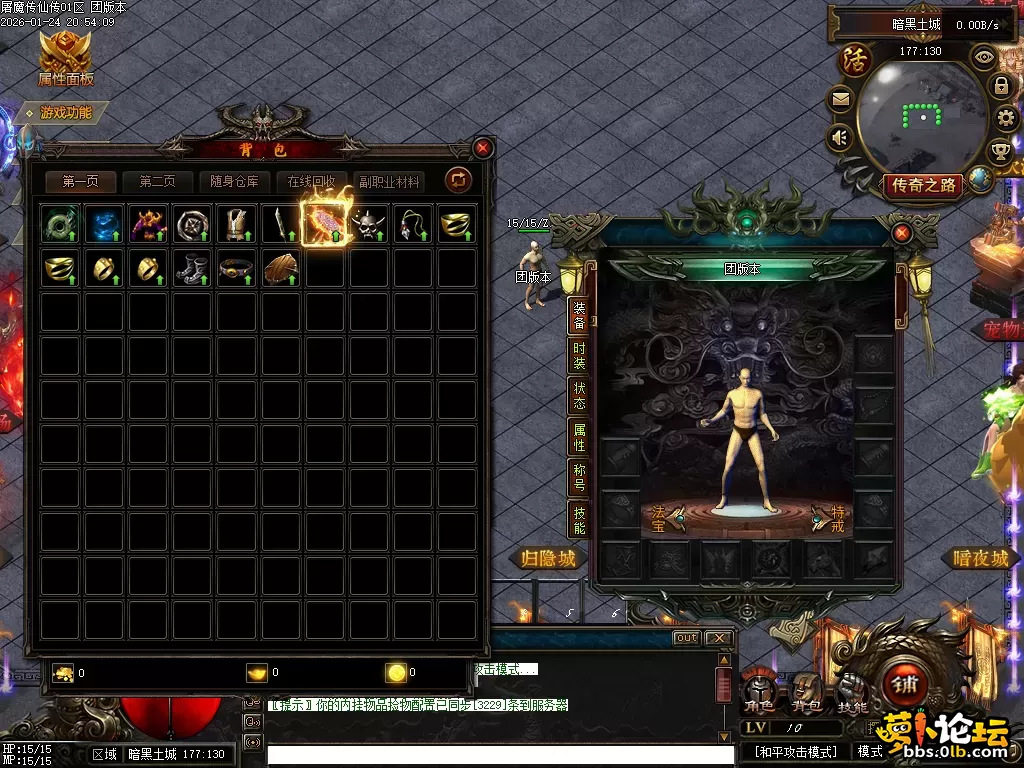Show the 副职业材料 materials tab

pos(390,182)
